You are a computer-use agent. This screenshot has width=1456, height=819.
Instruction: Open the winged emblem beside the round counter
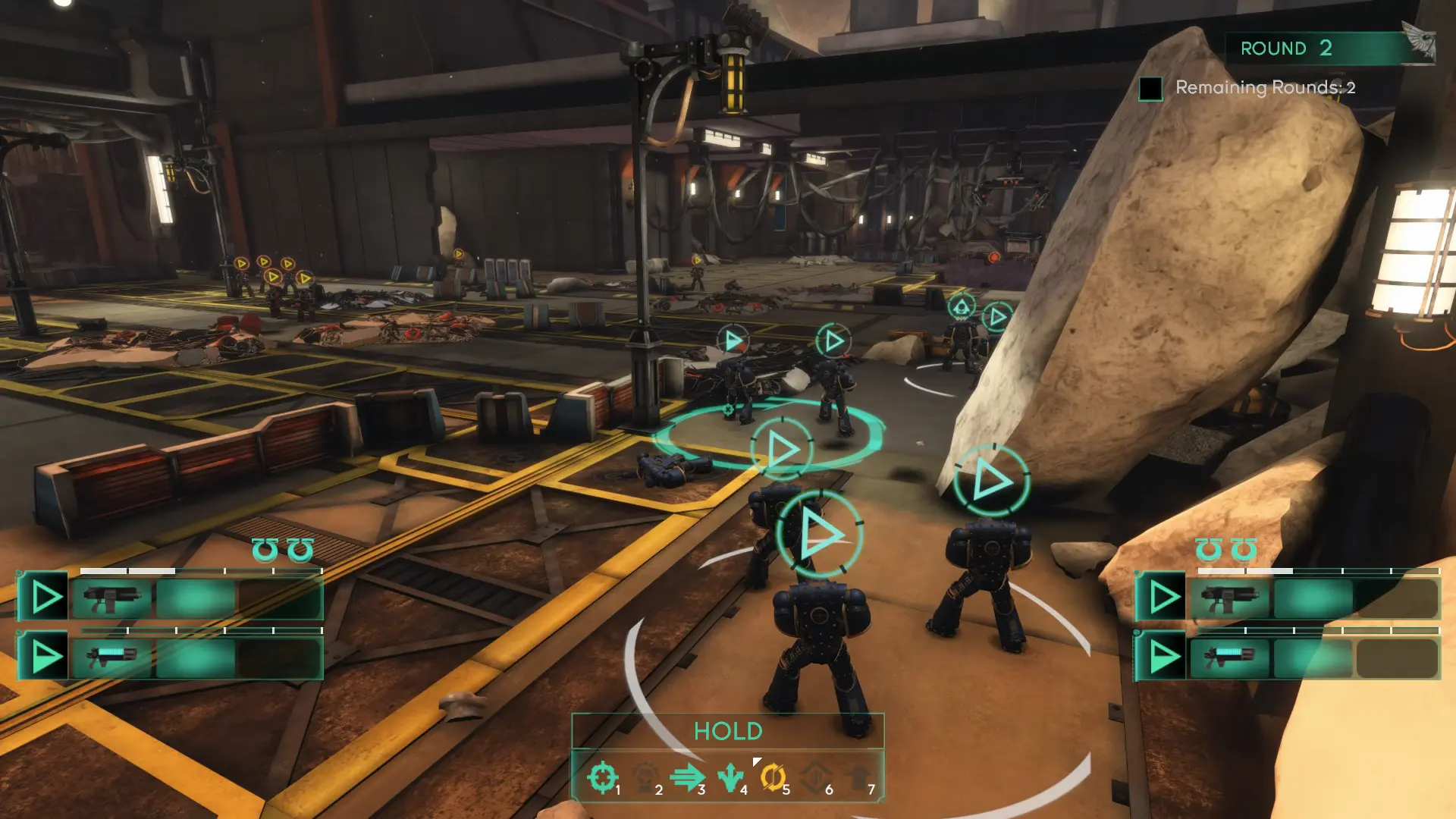pos(1419,42)
